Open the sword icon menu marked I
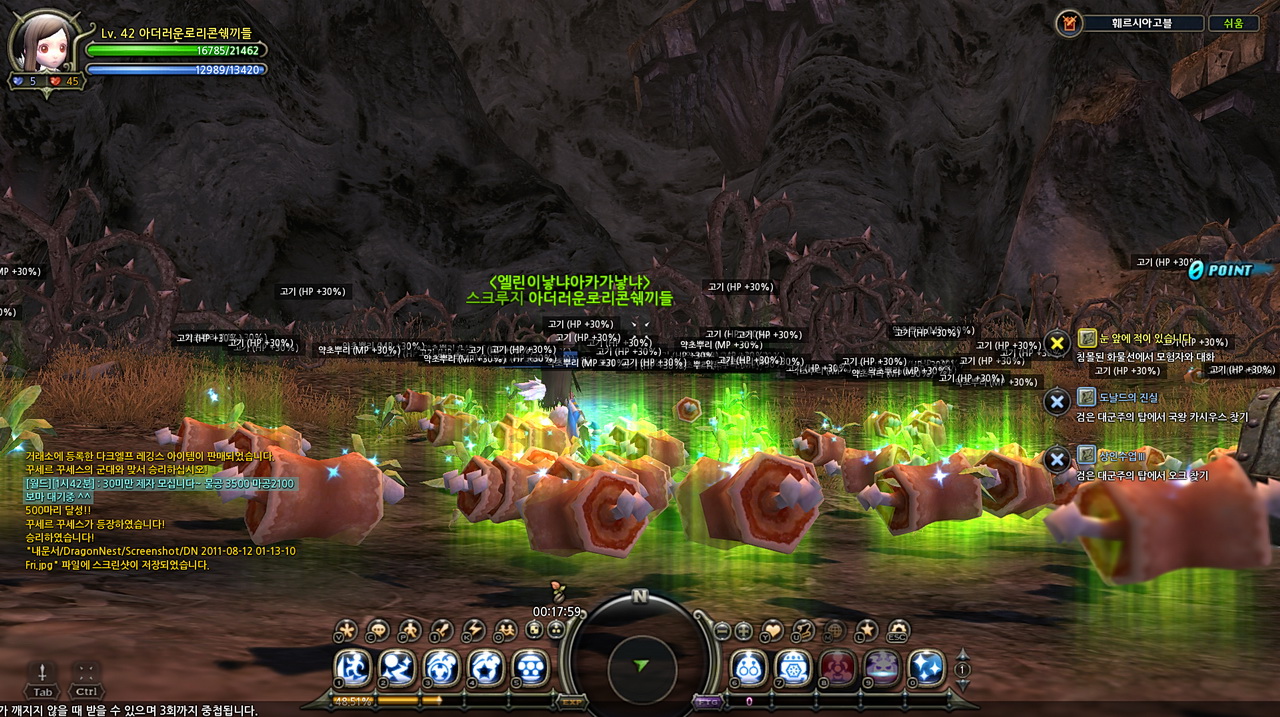Image resolution: width=1280 pixels, height=717 pixels. [x=441, y=630]
